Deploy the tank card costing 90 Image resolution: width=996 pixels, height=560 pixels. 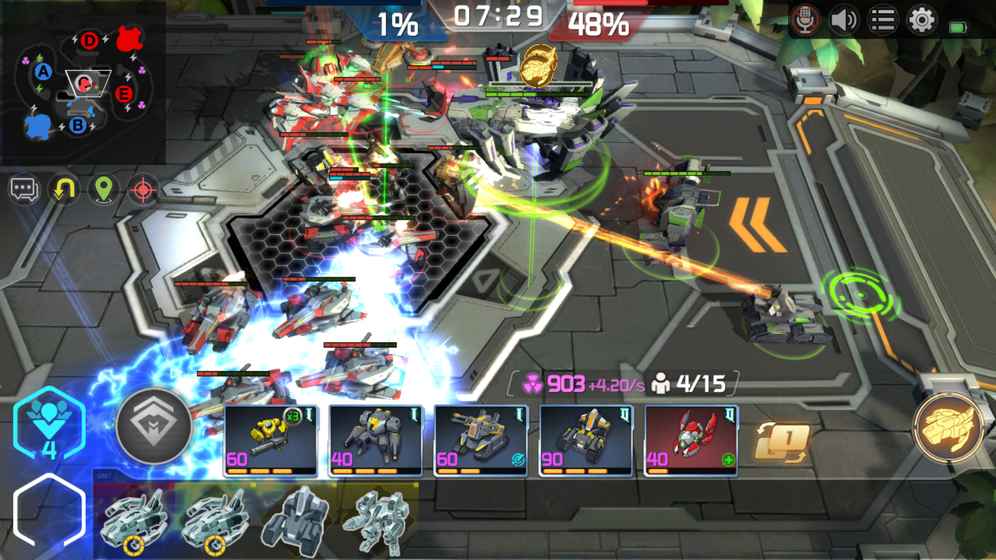click(586, 440)
